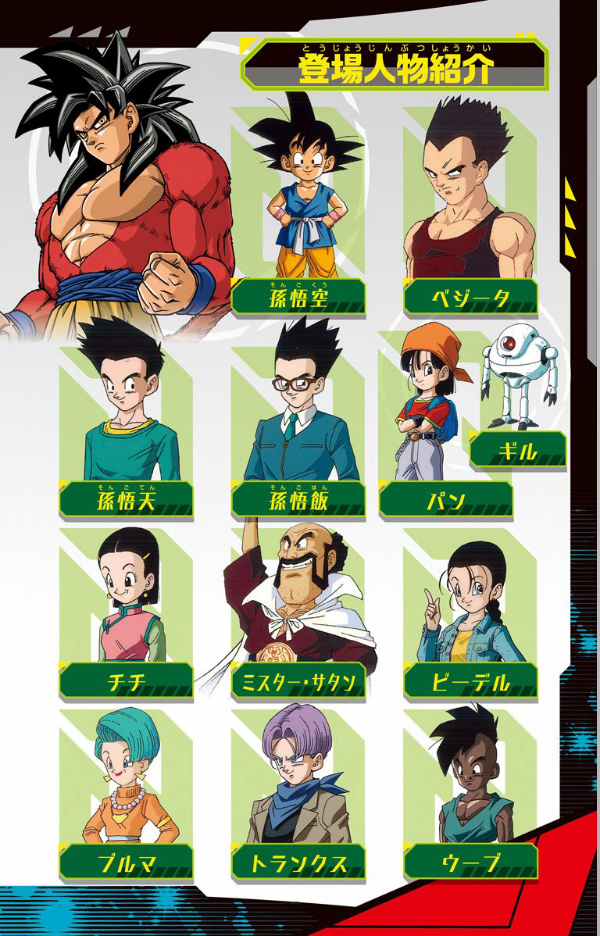Screen dimensions: 600x936
Task: Open the 孫悟天 (Son Goten) character tile
Action: 126,415
